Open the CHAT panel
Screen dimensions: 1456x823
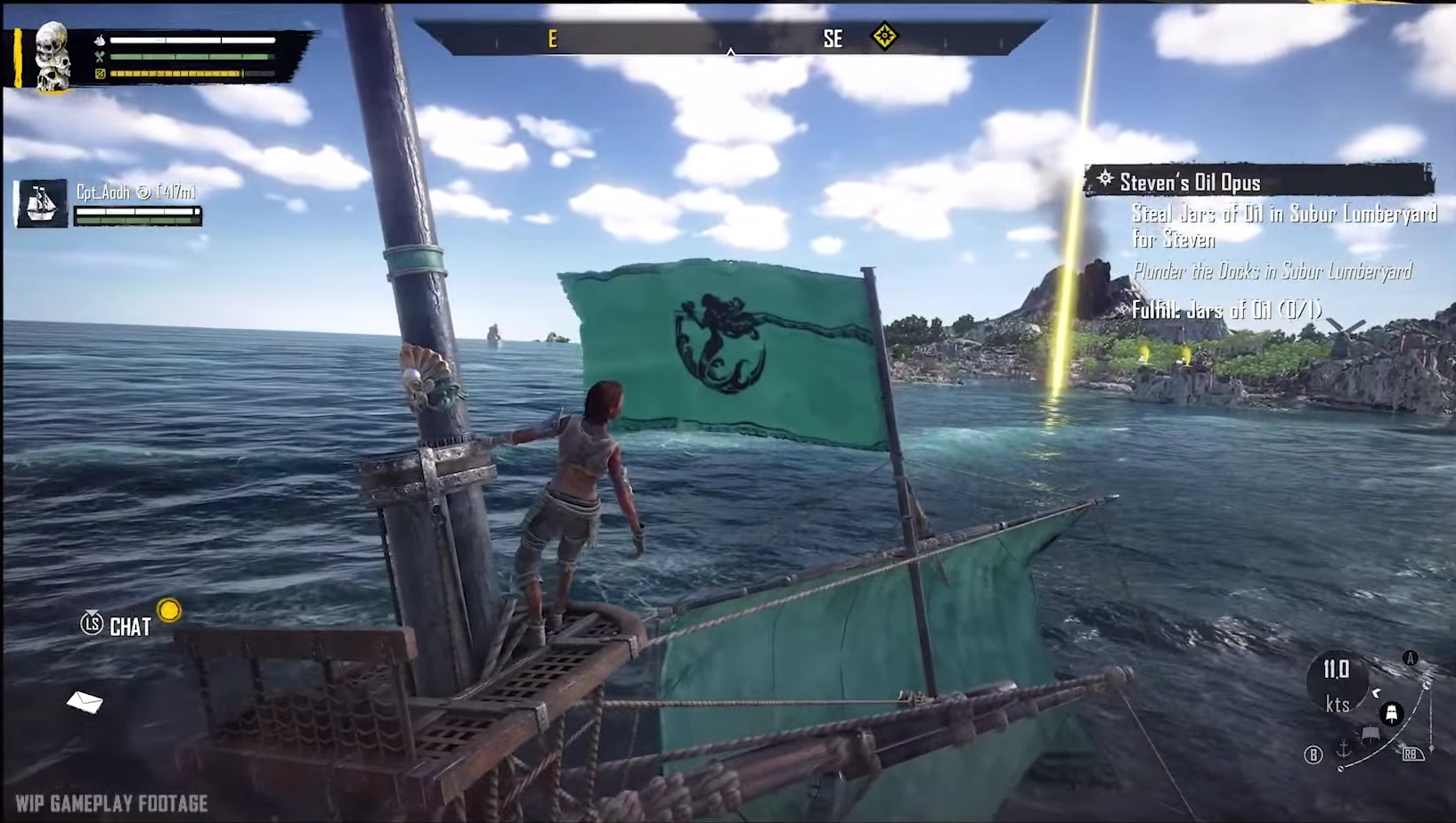[x=129, y=627]
